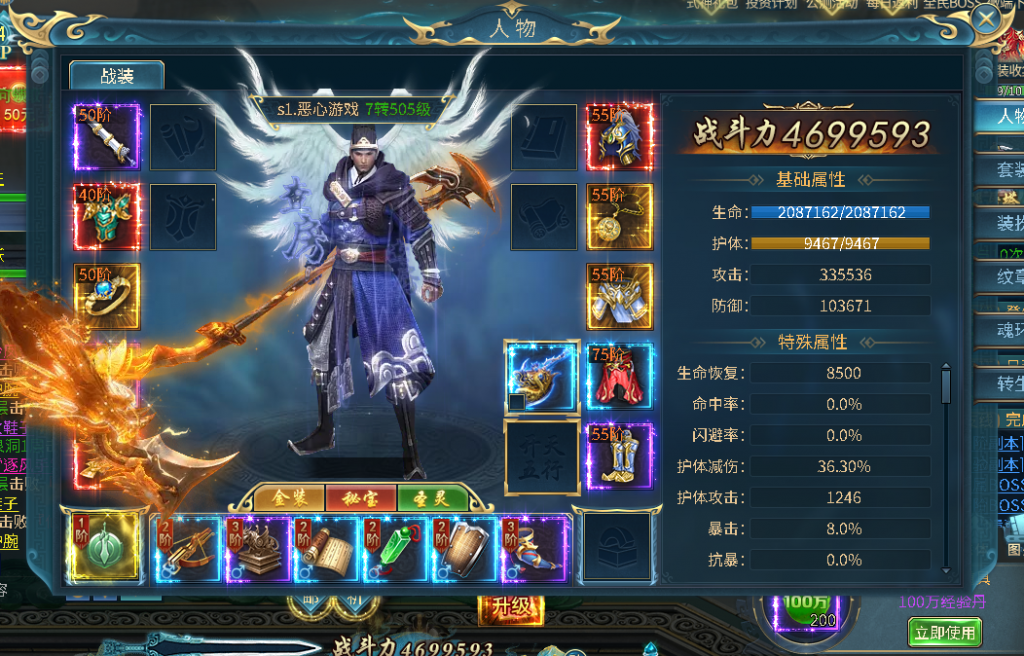Inspect the 75阶 red cape slot

tap(619, 376)
